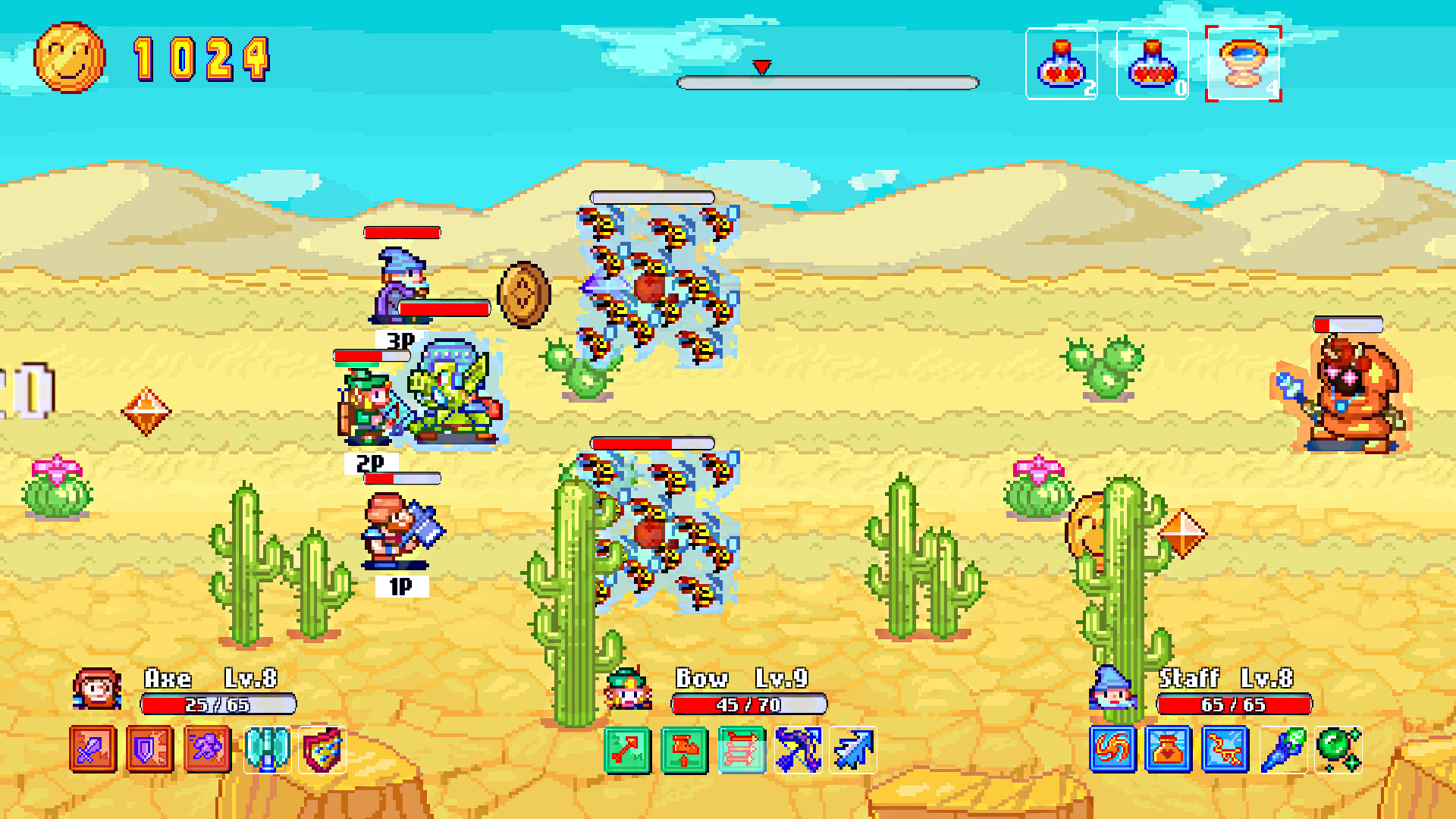This screenshot has height=819, width=1456.
Task: Use the triple arrow volley skill
Action: (739, 749)
